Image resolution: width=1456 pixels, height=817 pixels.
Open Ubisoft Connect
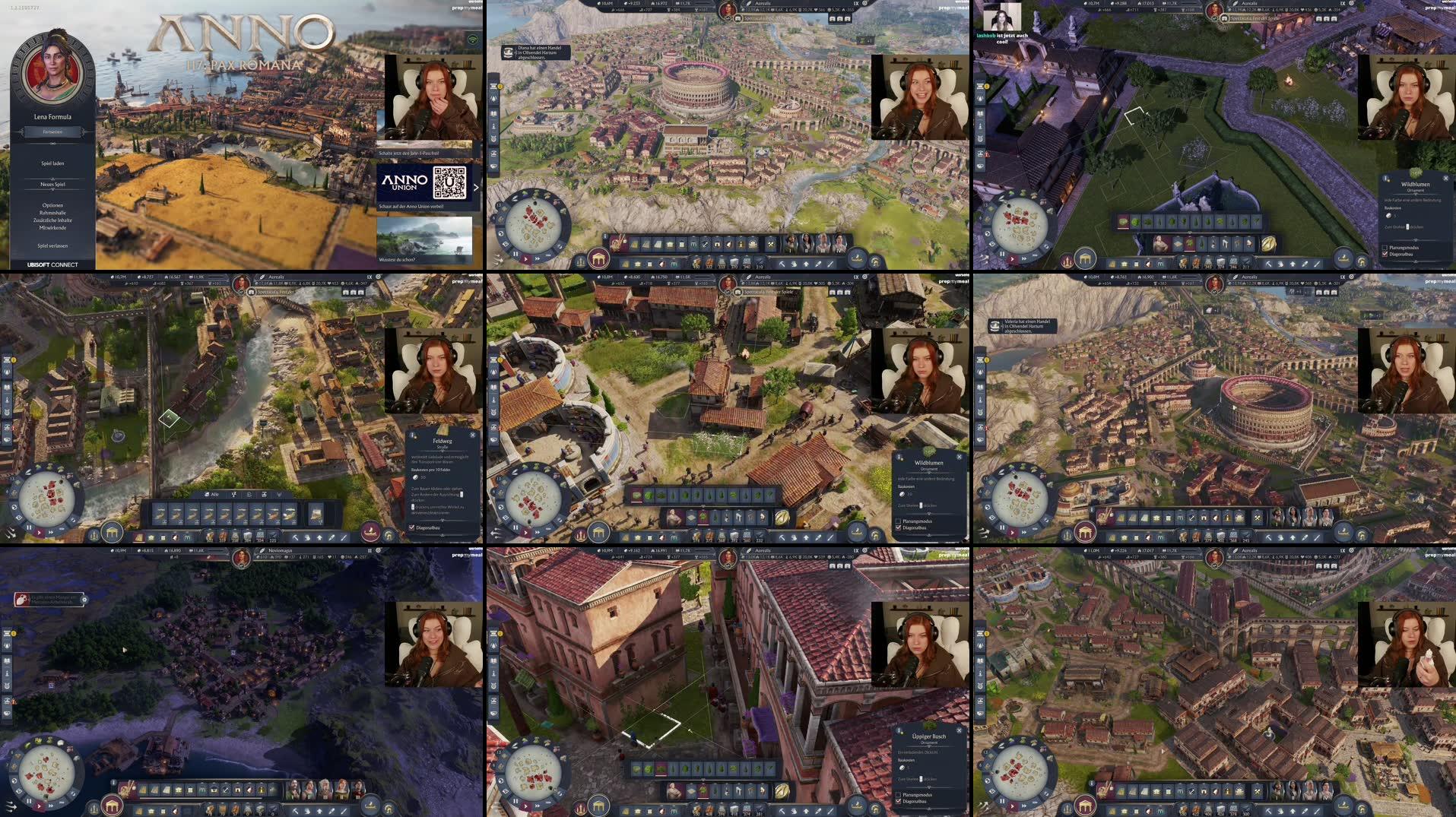52,264
